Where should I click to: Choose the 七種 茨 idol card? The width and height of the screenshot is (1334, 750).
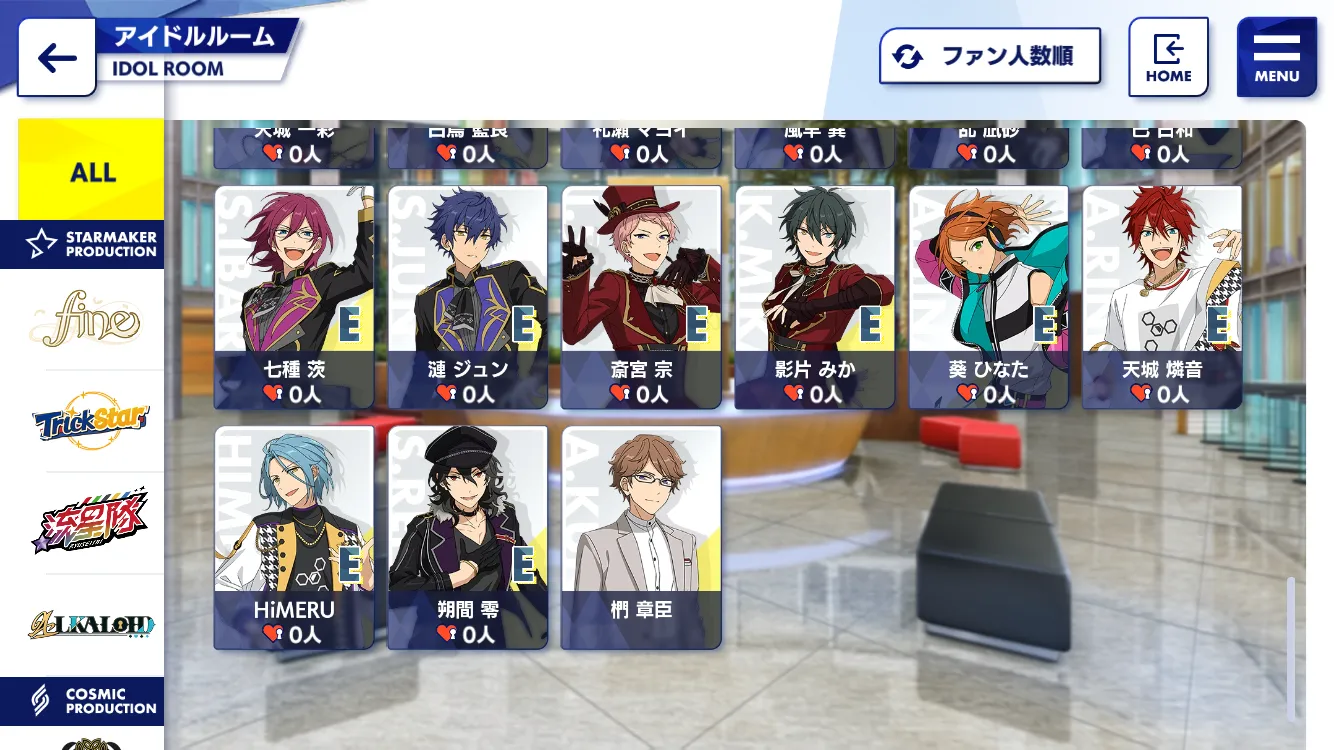294,297
